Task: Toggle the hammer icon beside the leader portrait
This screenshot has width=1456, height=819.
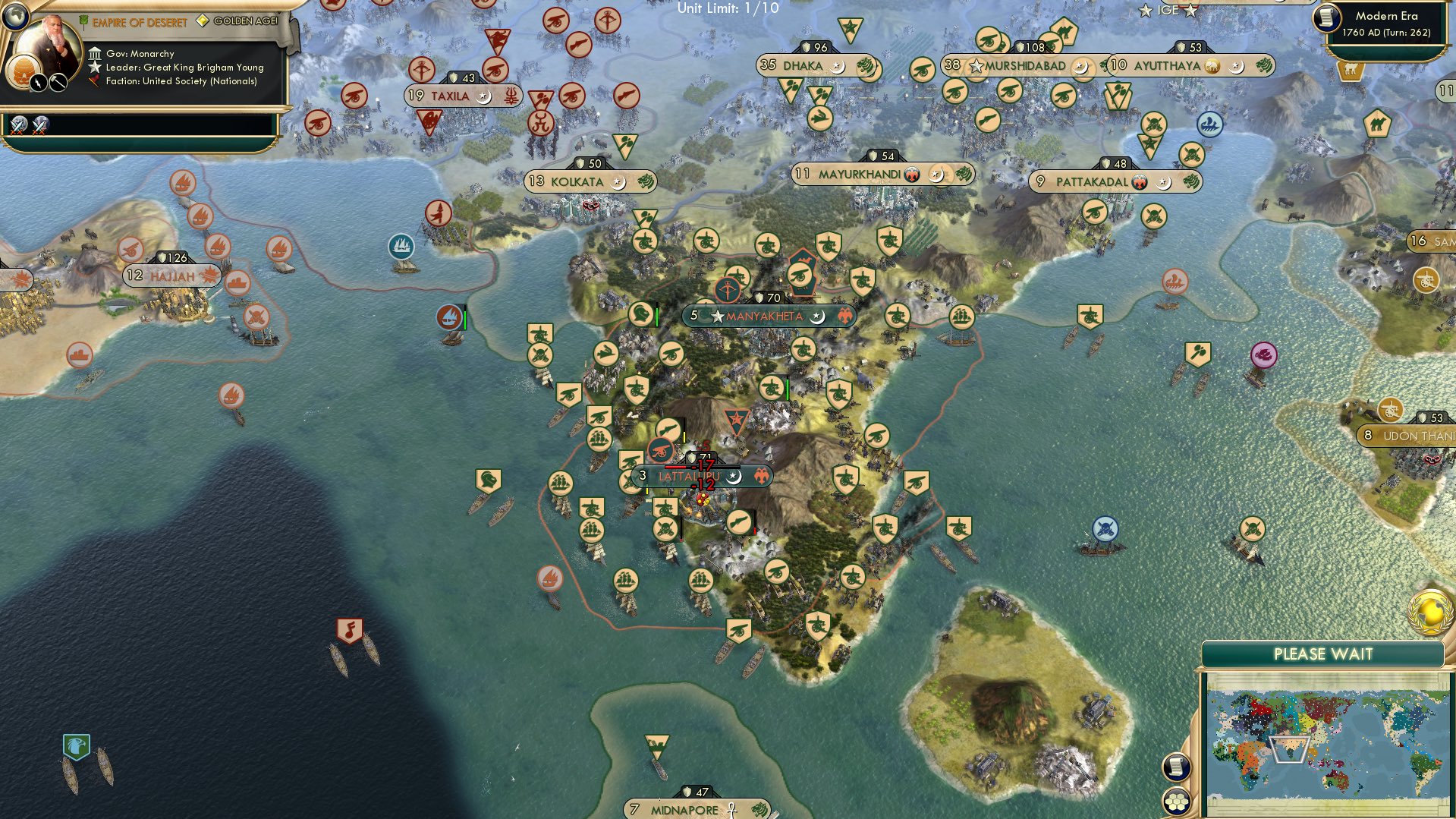Action: click(58, 83)
